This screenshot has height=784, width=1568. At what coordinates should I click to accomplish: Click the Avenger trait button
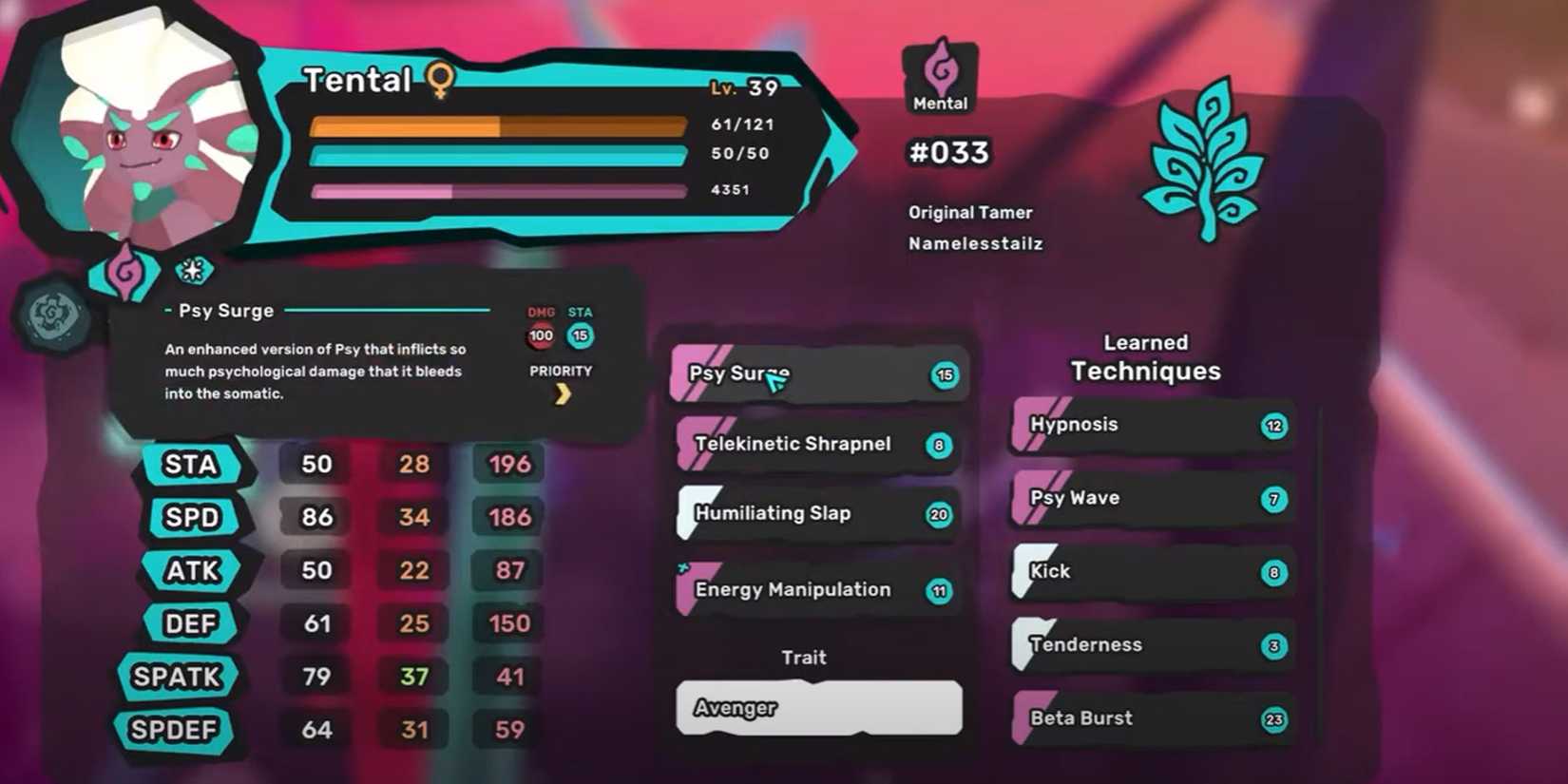(x=817, y=708)
